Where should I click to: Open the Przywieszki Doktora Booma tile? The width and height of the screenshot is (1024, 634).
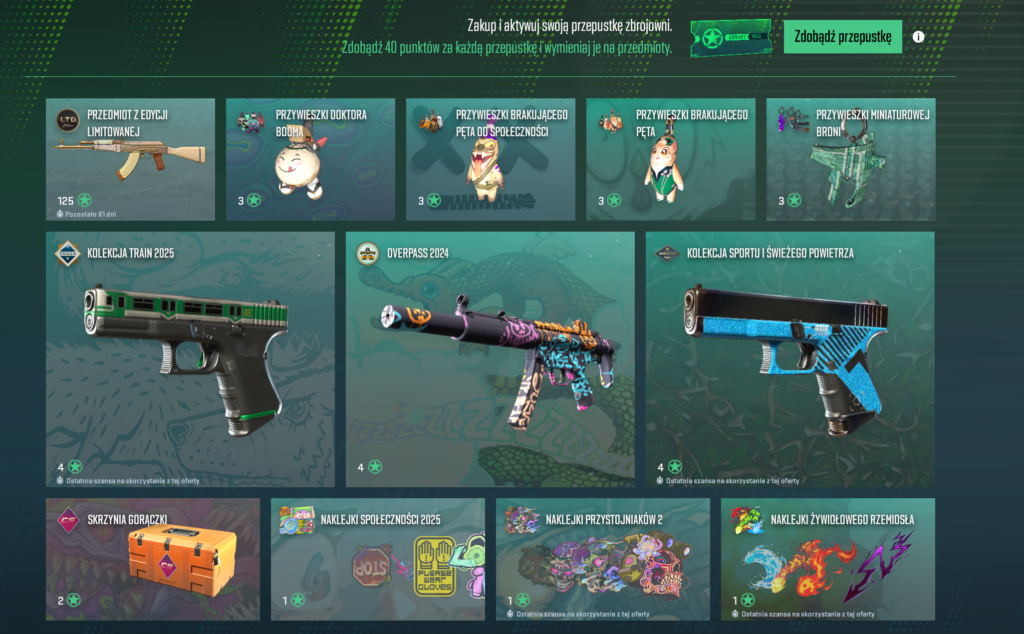point(310,159)
